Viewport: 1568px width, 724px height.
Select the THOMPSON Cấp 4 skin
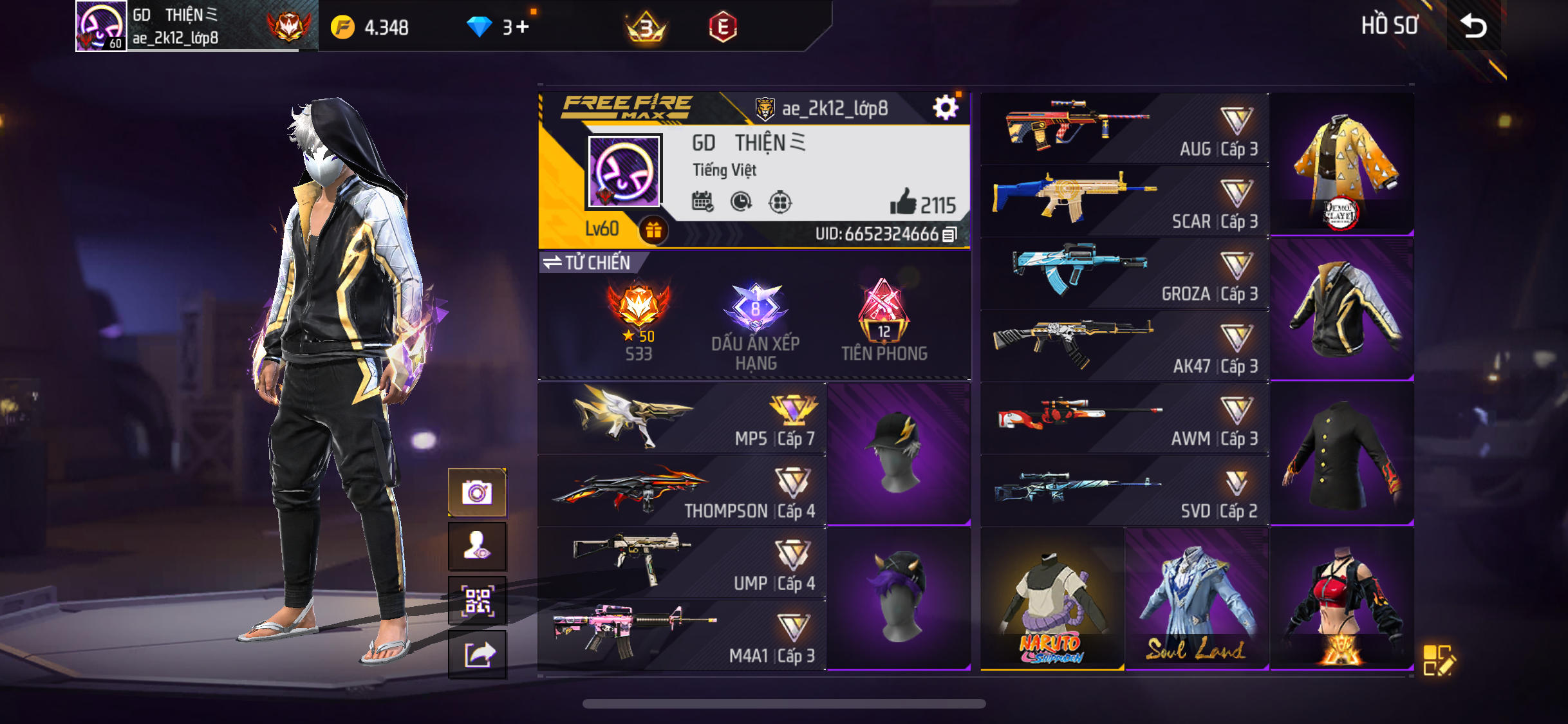pyautogui.click(x=682, y=492)
